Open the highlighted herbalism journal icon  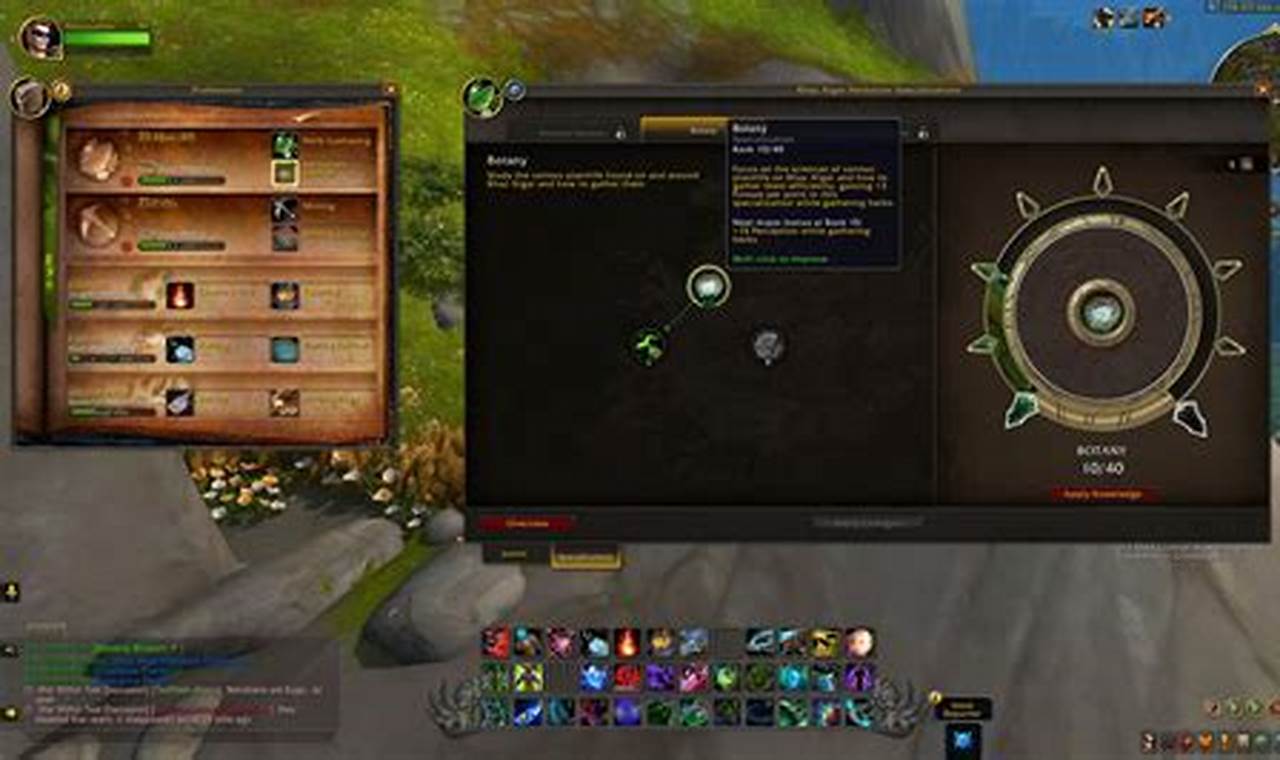(x=285, y=172)
